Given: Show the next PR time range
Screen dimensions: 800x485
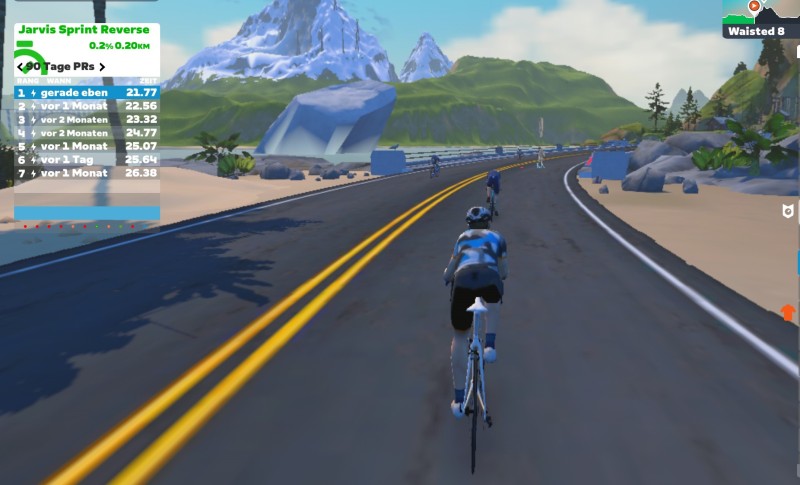Looking at the screenshot, I should (102, 67).
